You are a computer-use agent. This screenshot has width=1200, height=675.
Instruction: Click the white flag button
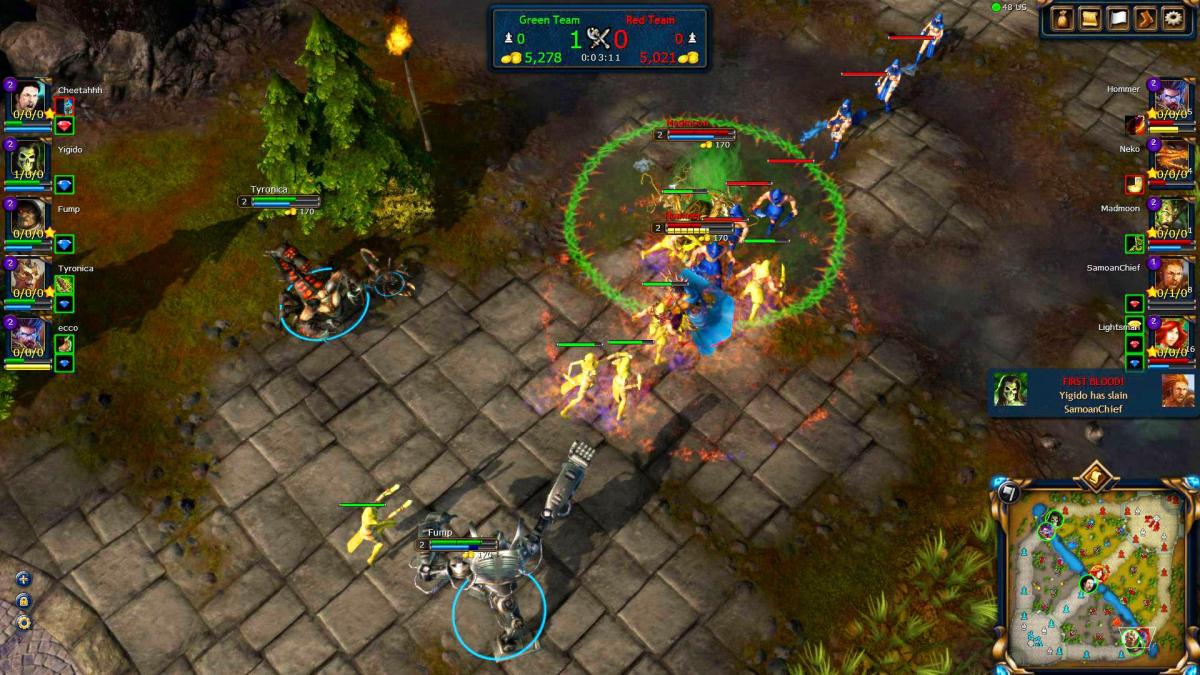tap(1117, 18)
